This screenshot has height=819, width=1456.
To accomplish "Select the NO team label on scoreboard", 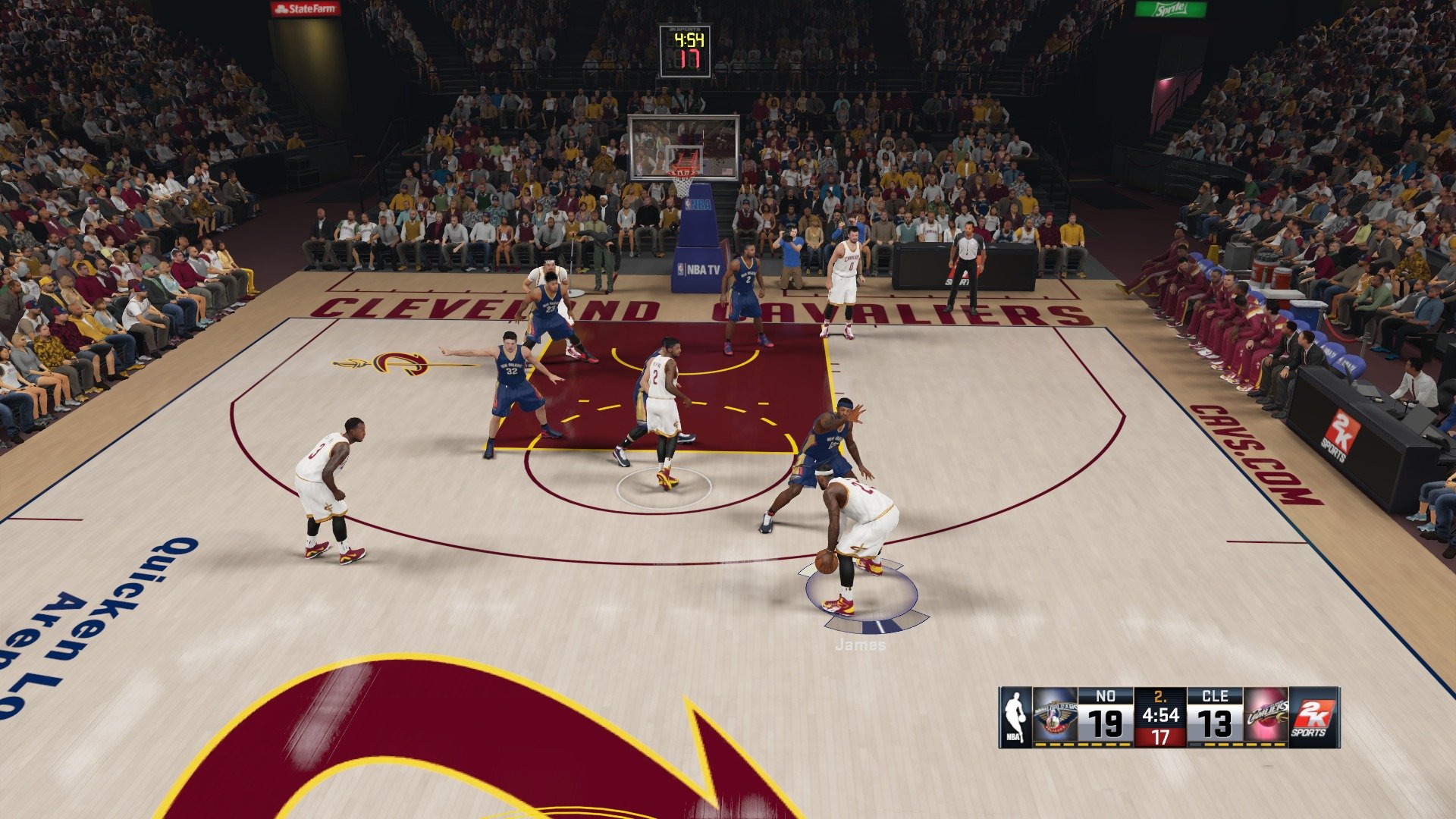I will point(1105,695).
